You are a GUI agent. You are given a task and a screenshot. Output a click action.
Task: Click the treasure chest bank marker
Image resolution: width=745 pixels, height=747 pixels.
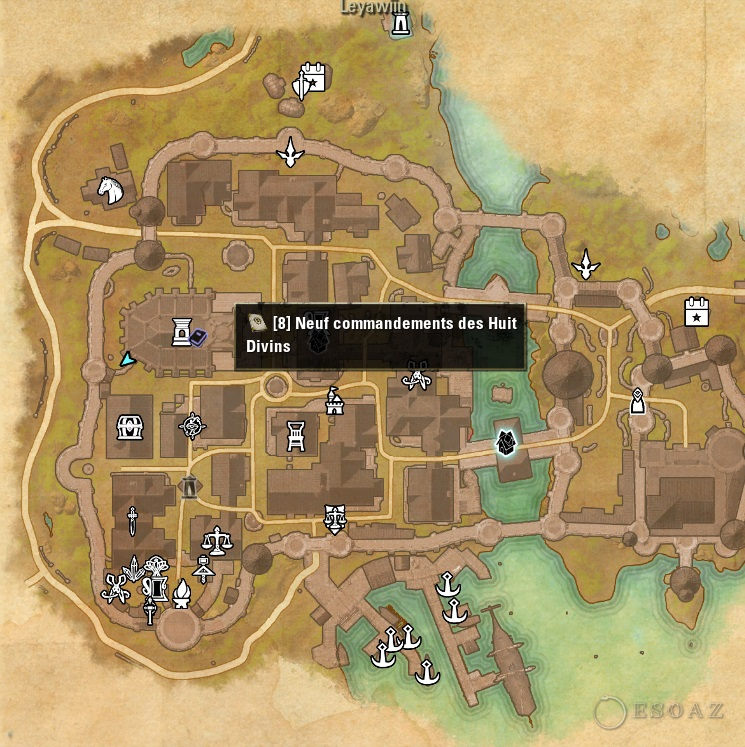129,428
